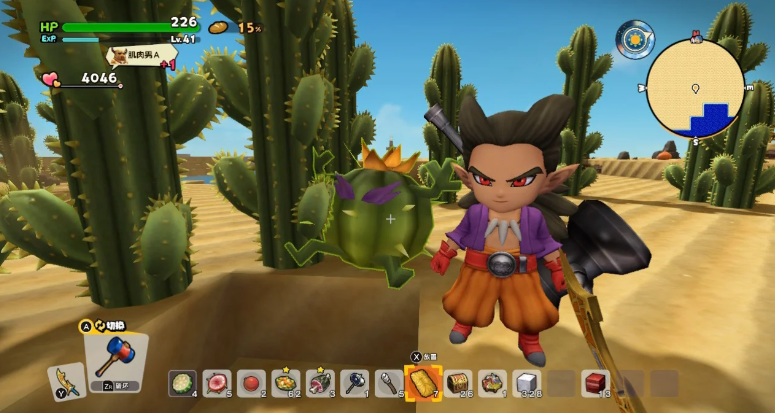This screenshot has height=413, width=775.
Task: Select the treasure chest hotbar slot
Action: (458, 381)
